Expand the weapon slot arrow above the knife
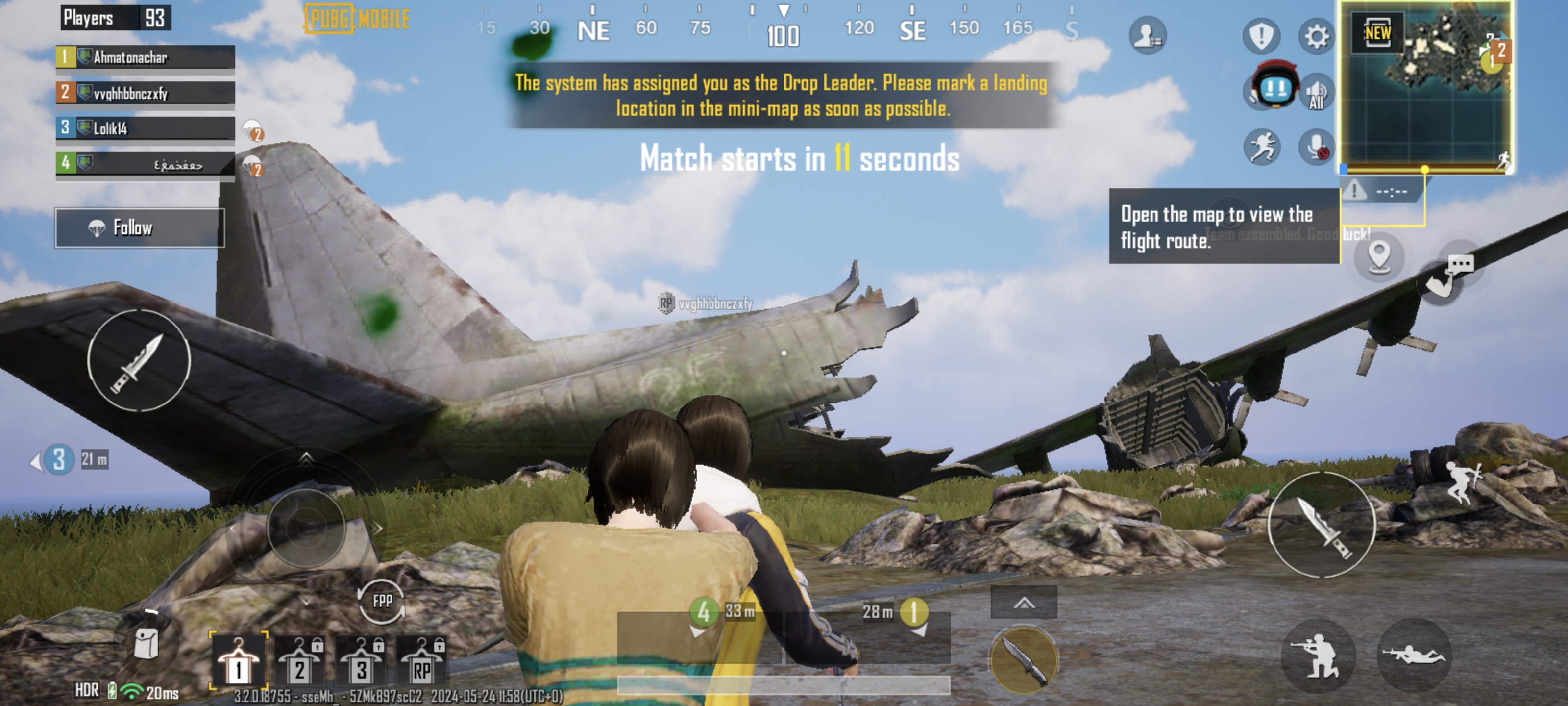1568x706 pixels. click(x=1023, y=603)
